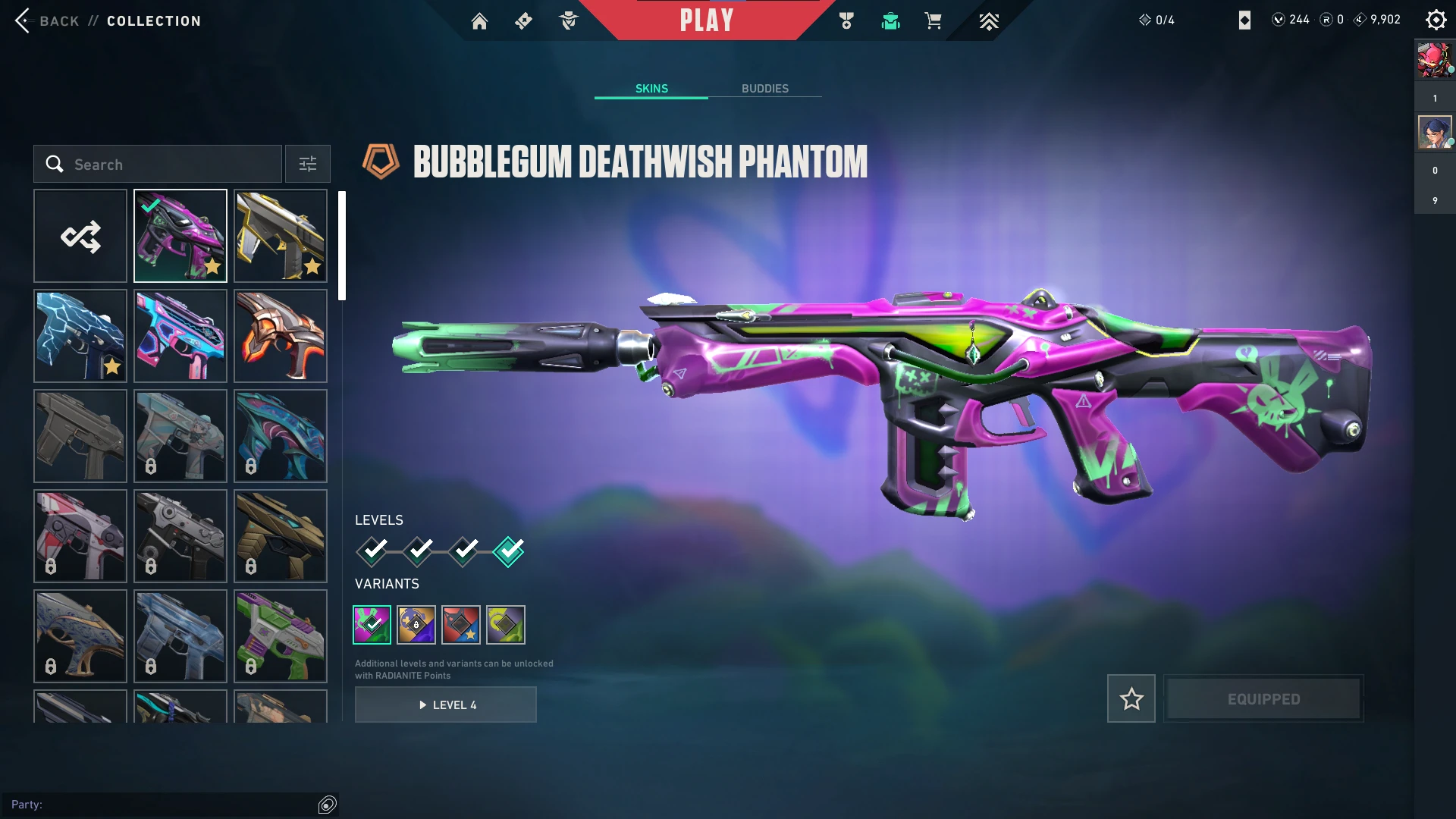Select the blue lightning Phantom skin
Viewport: 1456px width, 819px height.
[x=80, y=337]
